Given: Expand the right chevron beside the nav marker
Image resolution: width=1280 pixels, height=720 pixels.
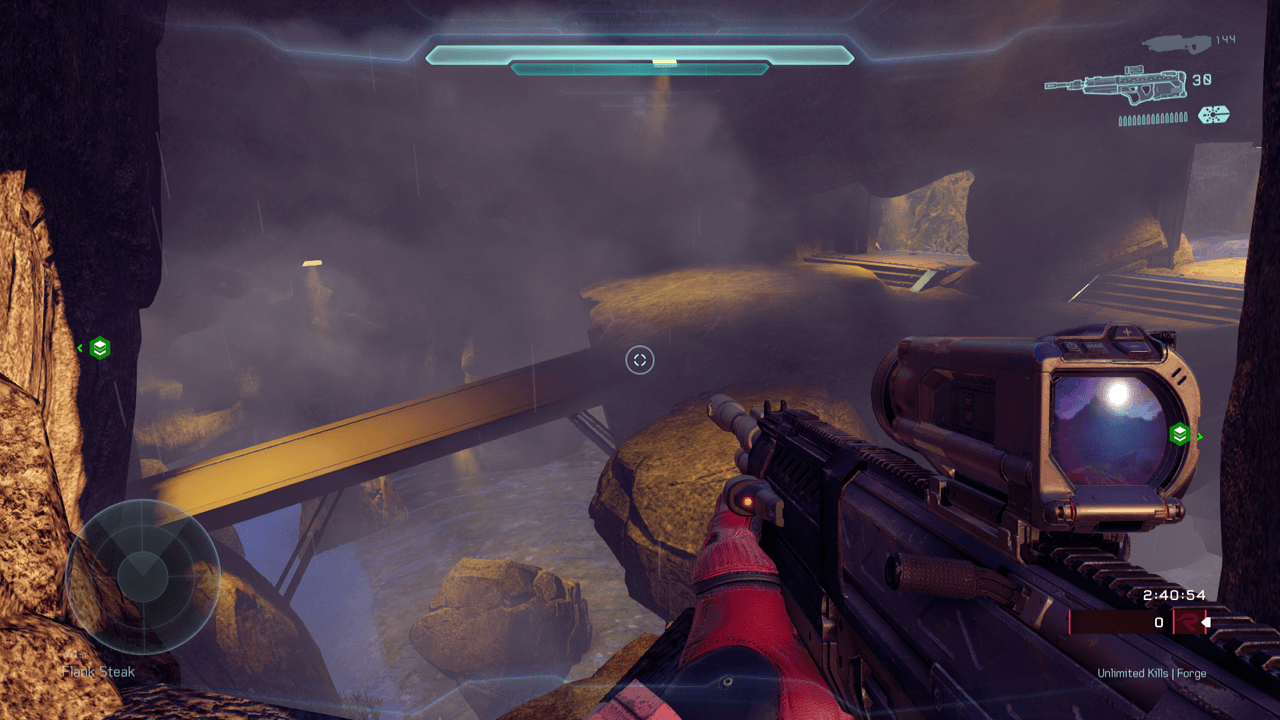Looking at the screenshot, I should tap(1199, 436).
